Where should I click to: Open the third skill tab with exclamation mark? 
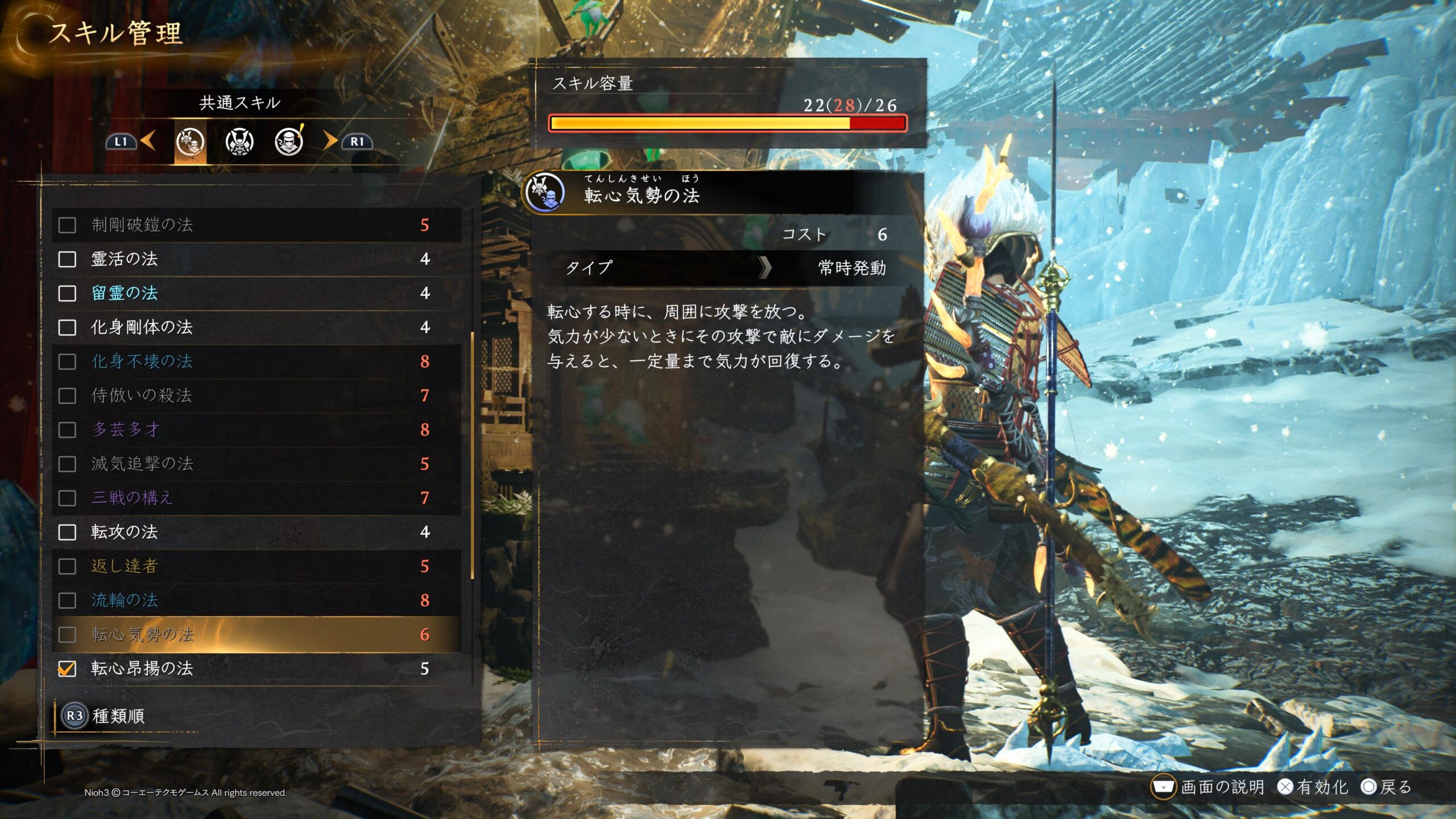click(x=289, y=142)
